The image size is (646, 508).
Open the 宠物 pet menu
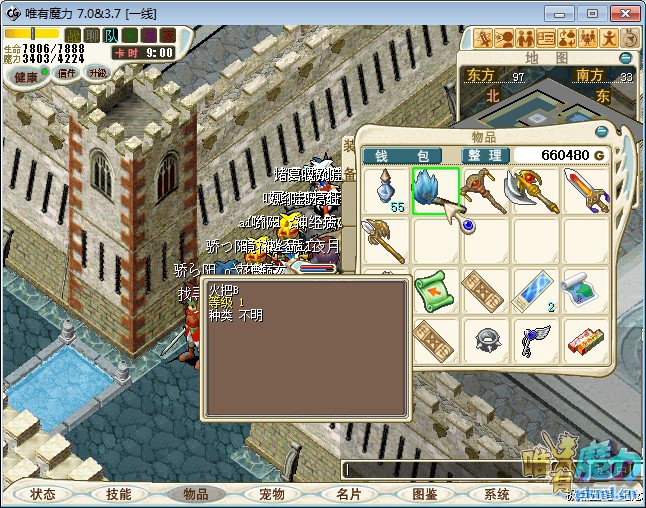tap(271, 494)
